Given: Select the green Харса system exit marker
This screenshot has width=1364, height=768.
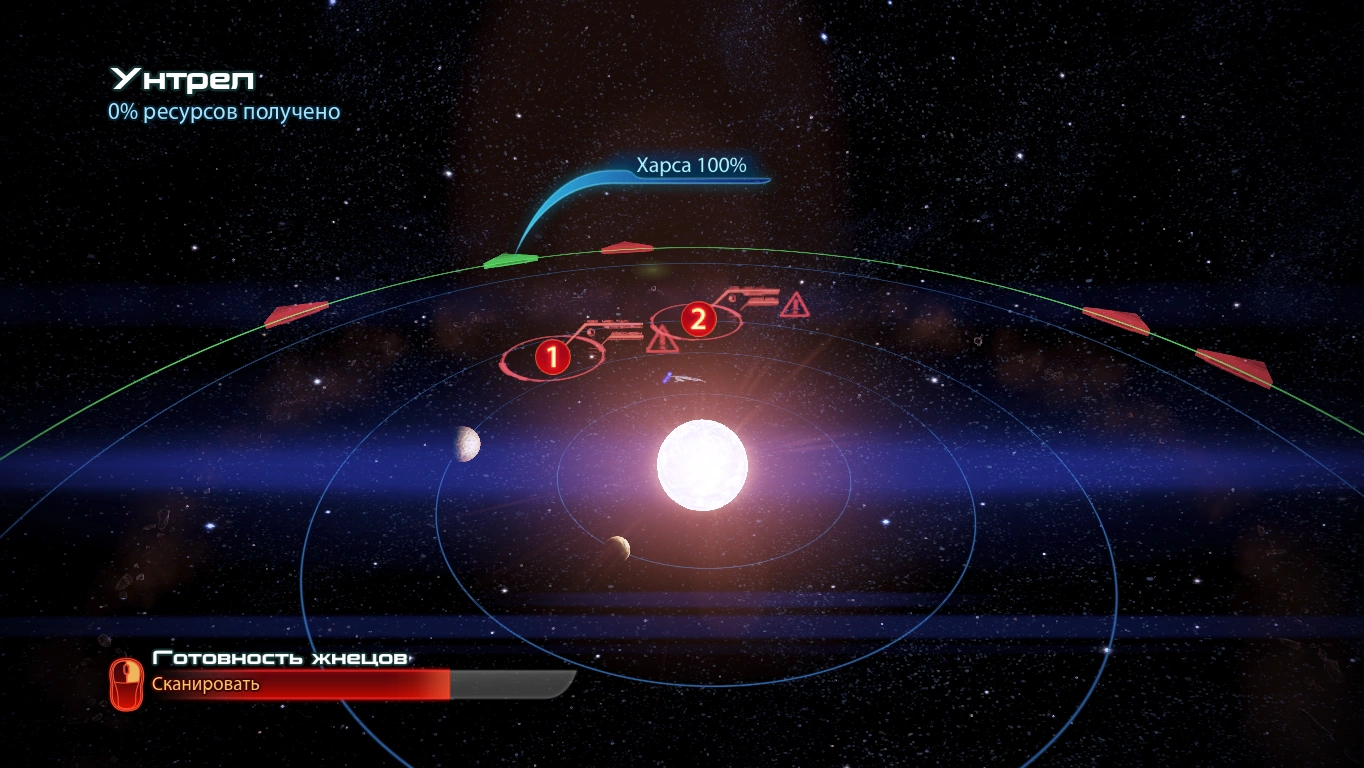Looking at the screenshot, I should (510, 262).
